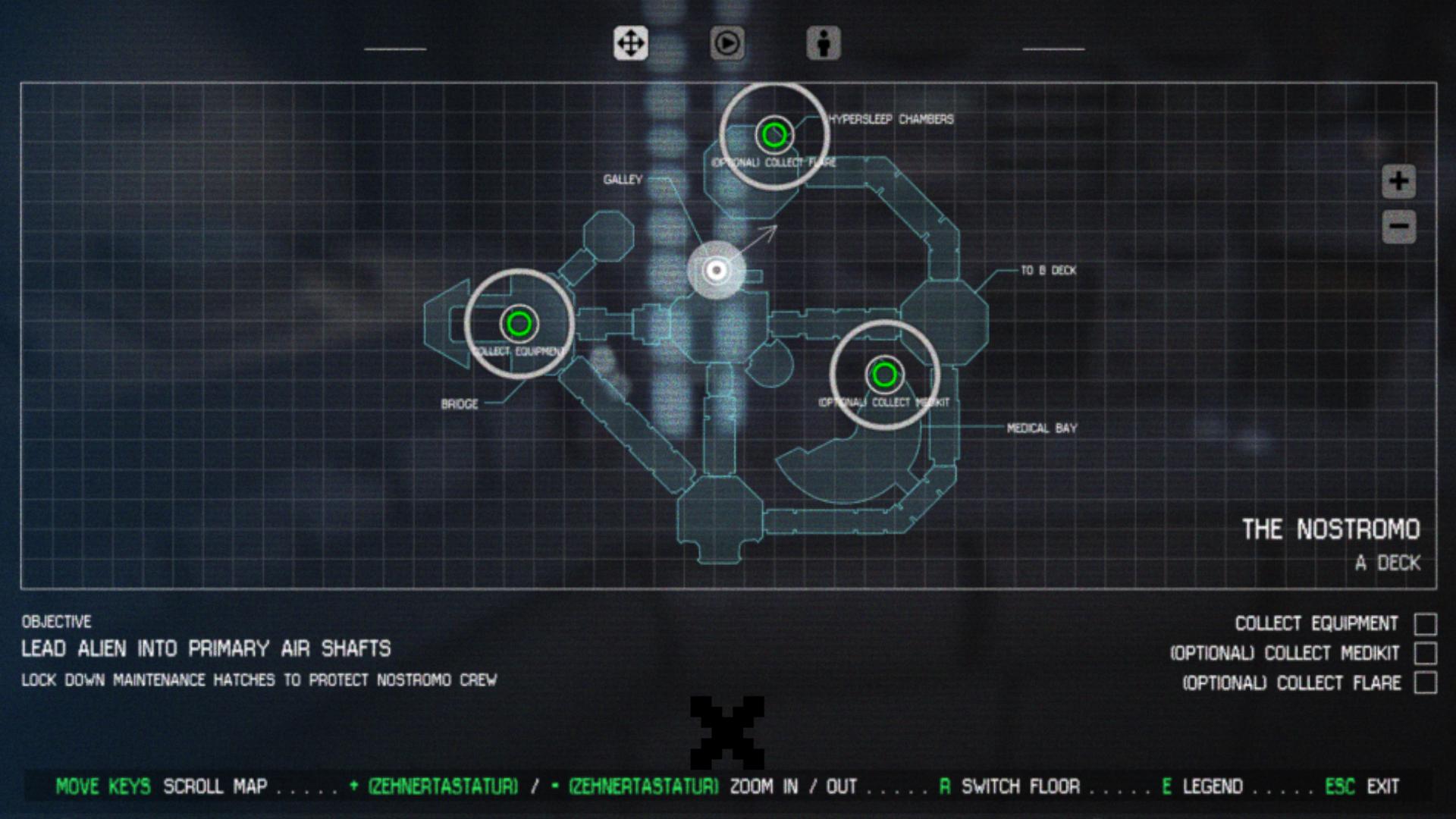Select the person icon in the top bar
Image resolution: width=1456 pixels, height=819 pixels.
tap(824, 44)
